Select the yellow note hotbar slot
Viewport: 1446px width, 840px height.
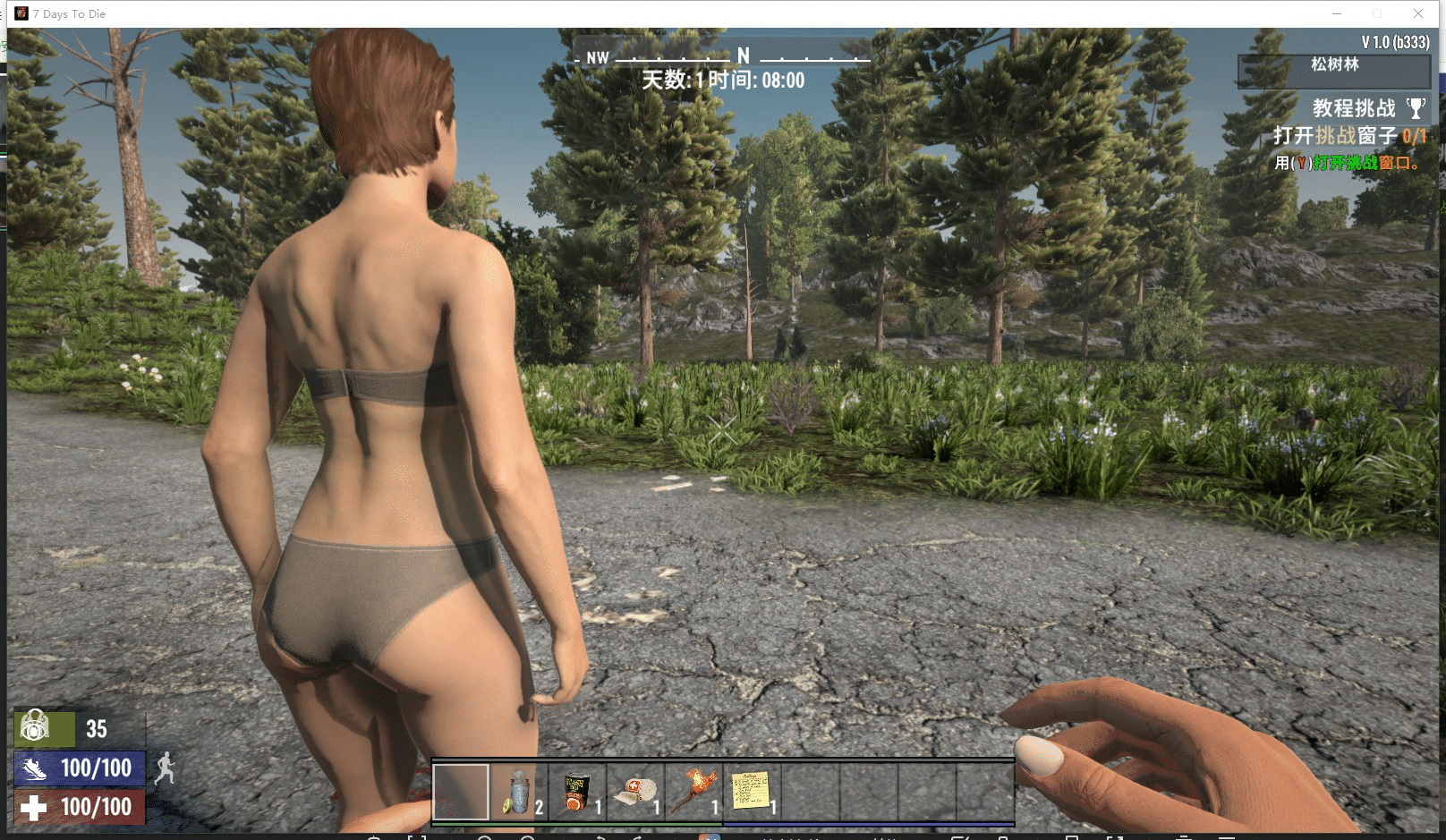[752, 792]
